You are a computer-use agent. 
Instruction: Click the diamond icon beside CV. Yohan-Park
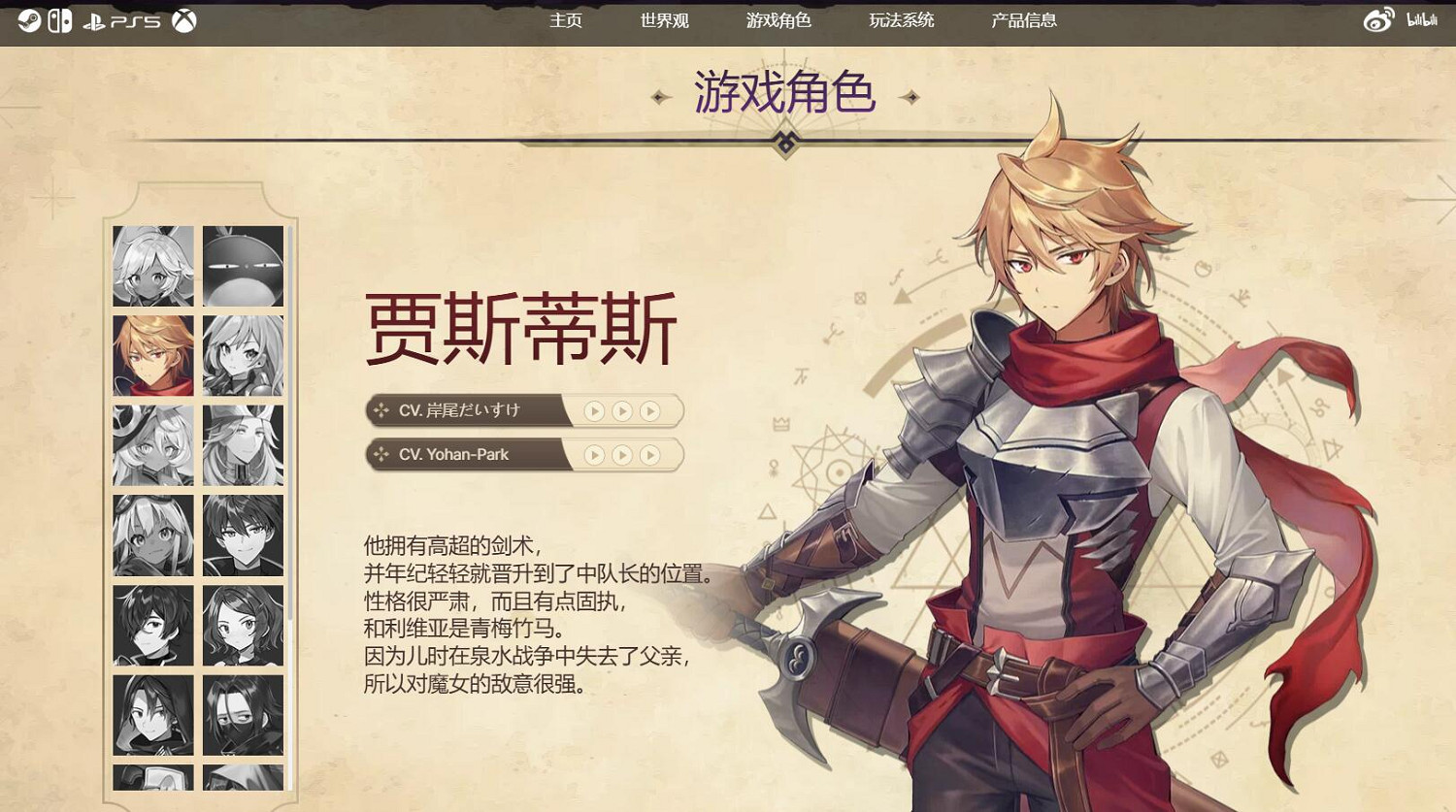pyautogui.click(x=381, y=454)
